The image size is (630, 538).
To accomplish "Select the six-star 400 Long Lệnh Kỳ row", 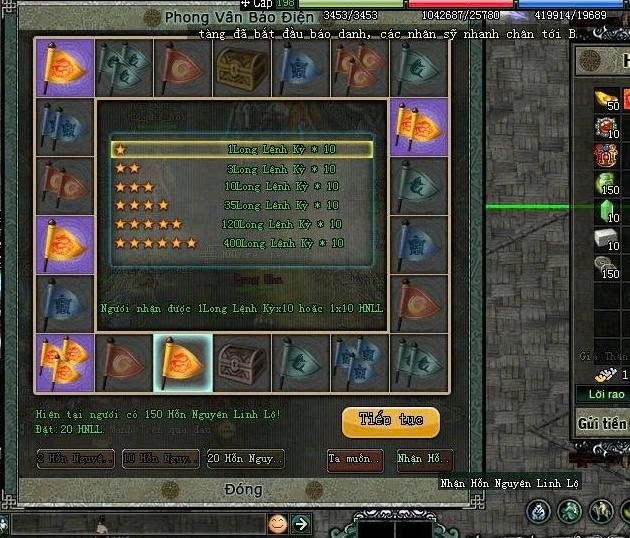I will pyautogui.click(x=242, y=242).
